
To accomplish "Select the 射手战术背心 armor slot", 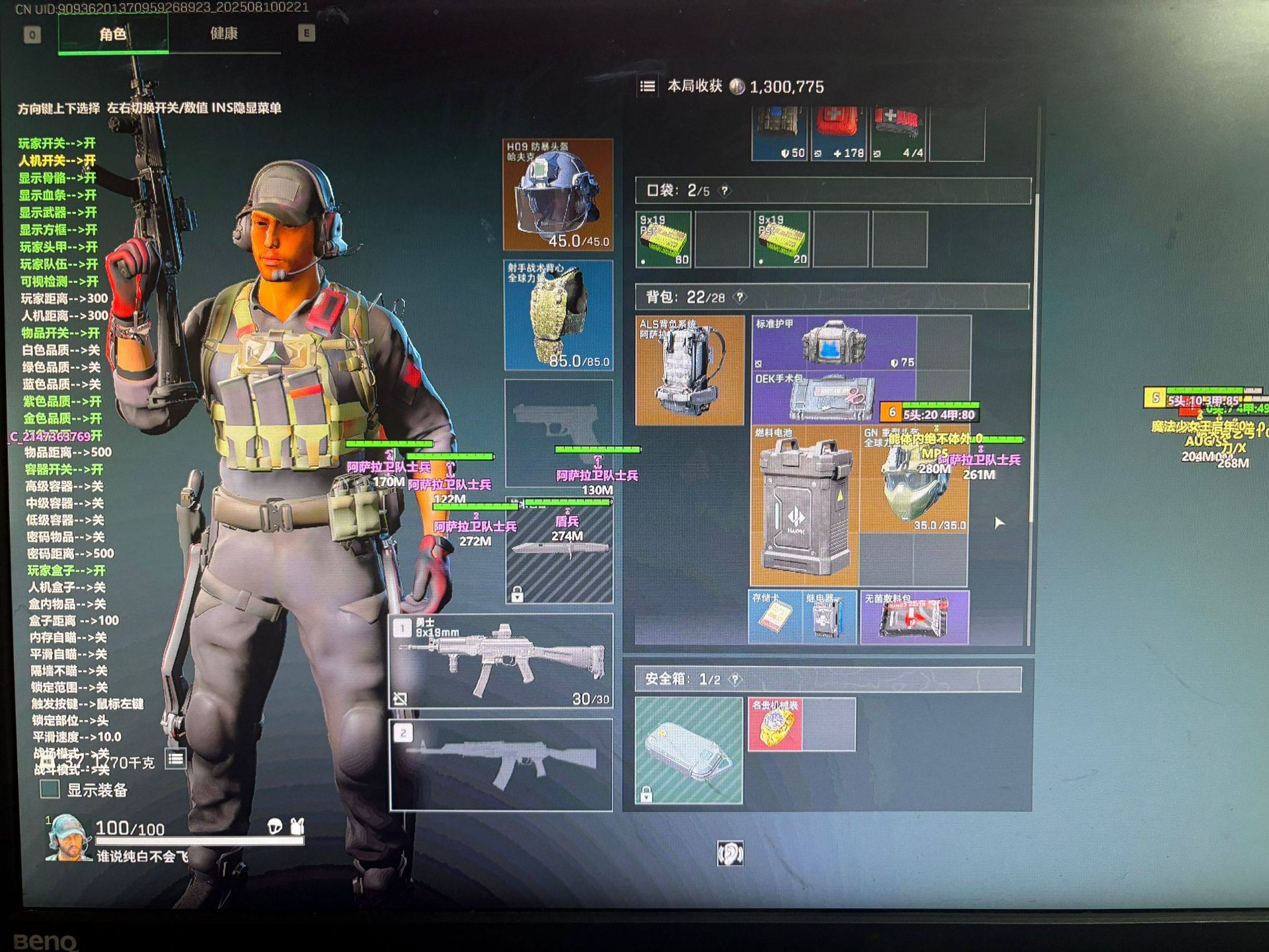I will pyautogui.click(x=558, y=314).
